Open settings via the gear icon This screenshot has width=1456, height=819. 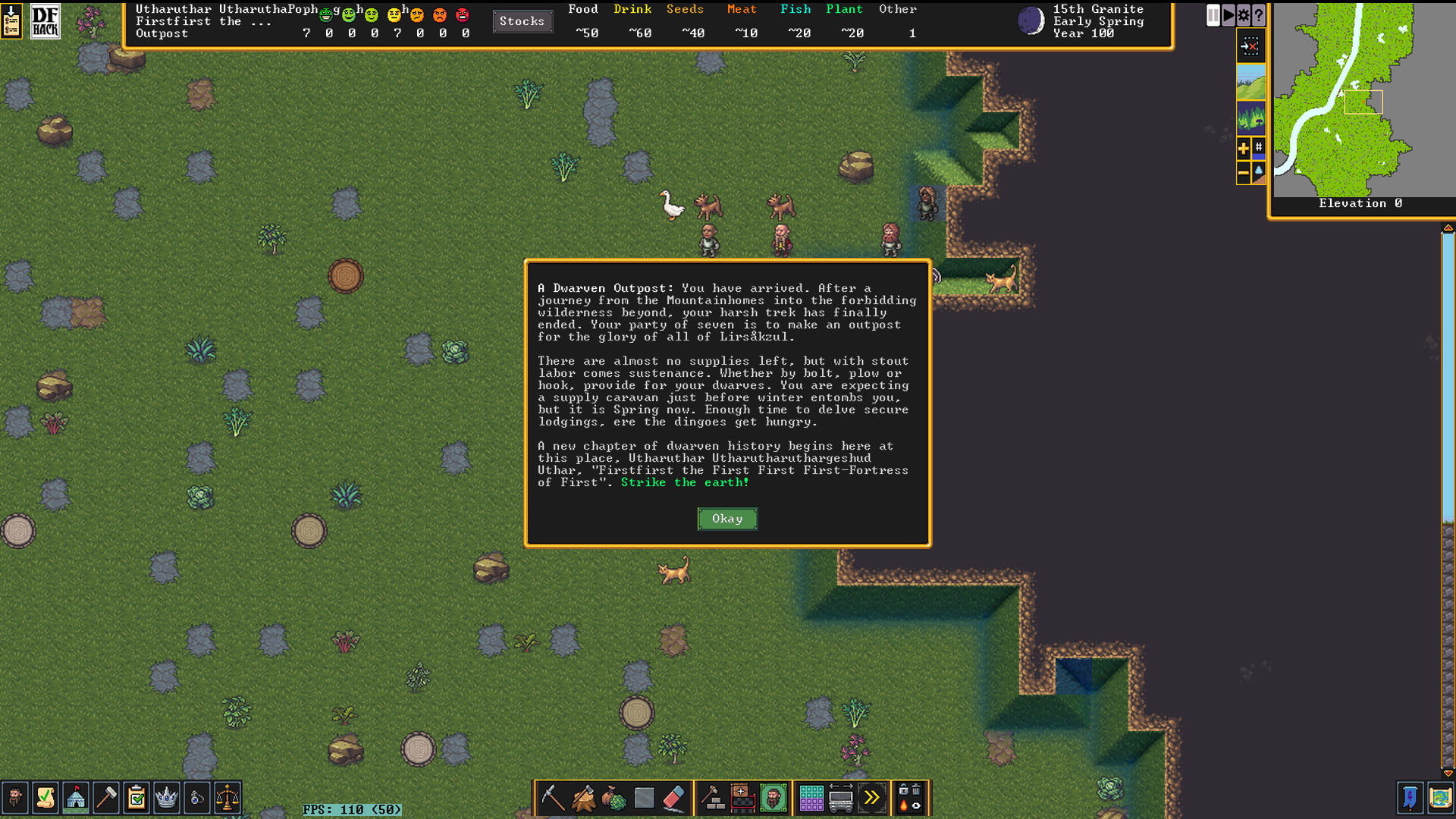click(x=1244, y=15)
